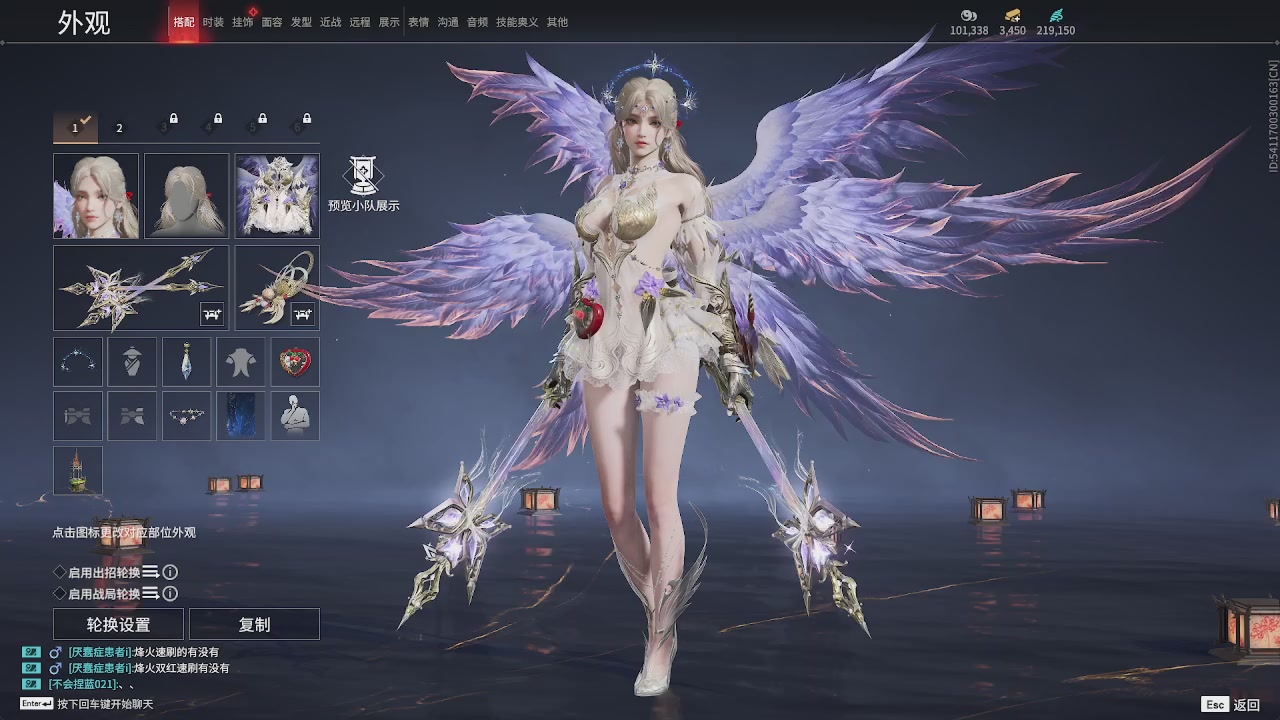
Task: Click the hairstyle slot thumbnail
Action: [186, 196]
